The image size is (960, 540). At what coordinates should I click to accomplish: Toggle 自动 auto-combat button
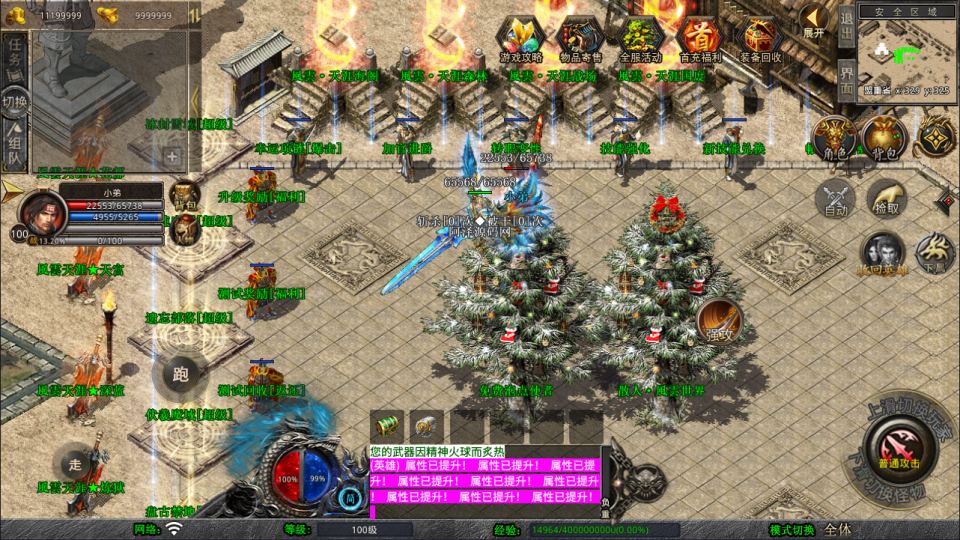coord(835,197)
